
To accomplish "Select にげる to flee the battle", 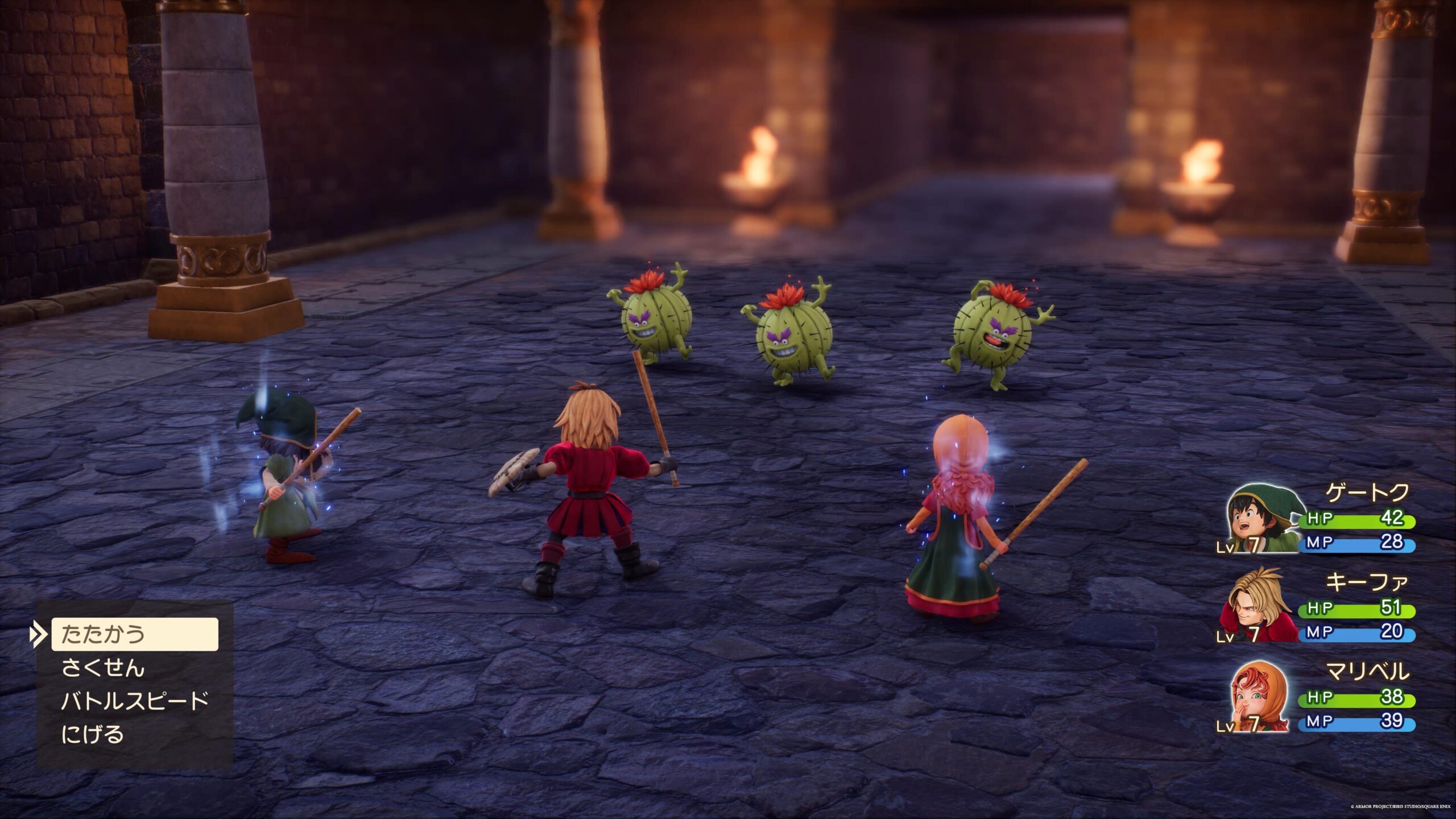I will coord(93,734).
